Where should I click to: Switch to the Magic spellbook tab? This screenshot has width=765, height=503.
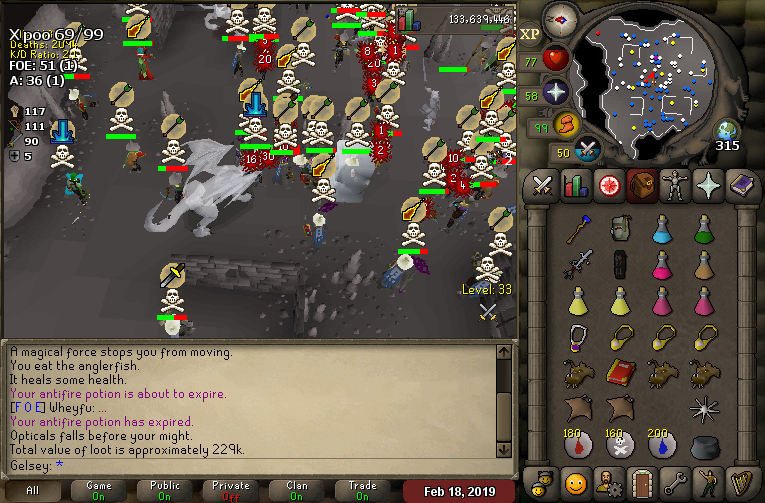tap(741, 186)
